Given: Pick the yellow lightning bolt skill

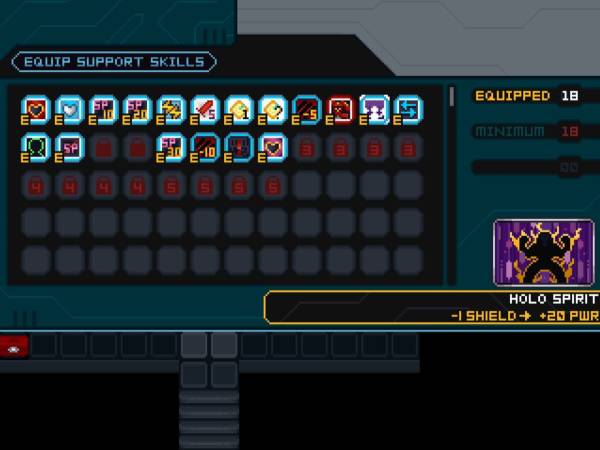Looking at the screenshot, I should (x=172, y=108).
